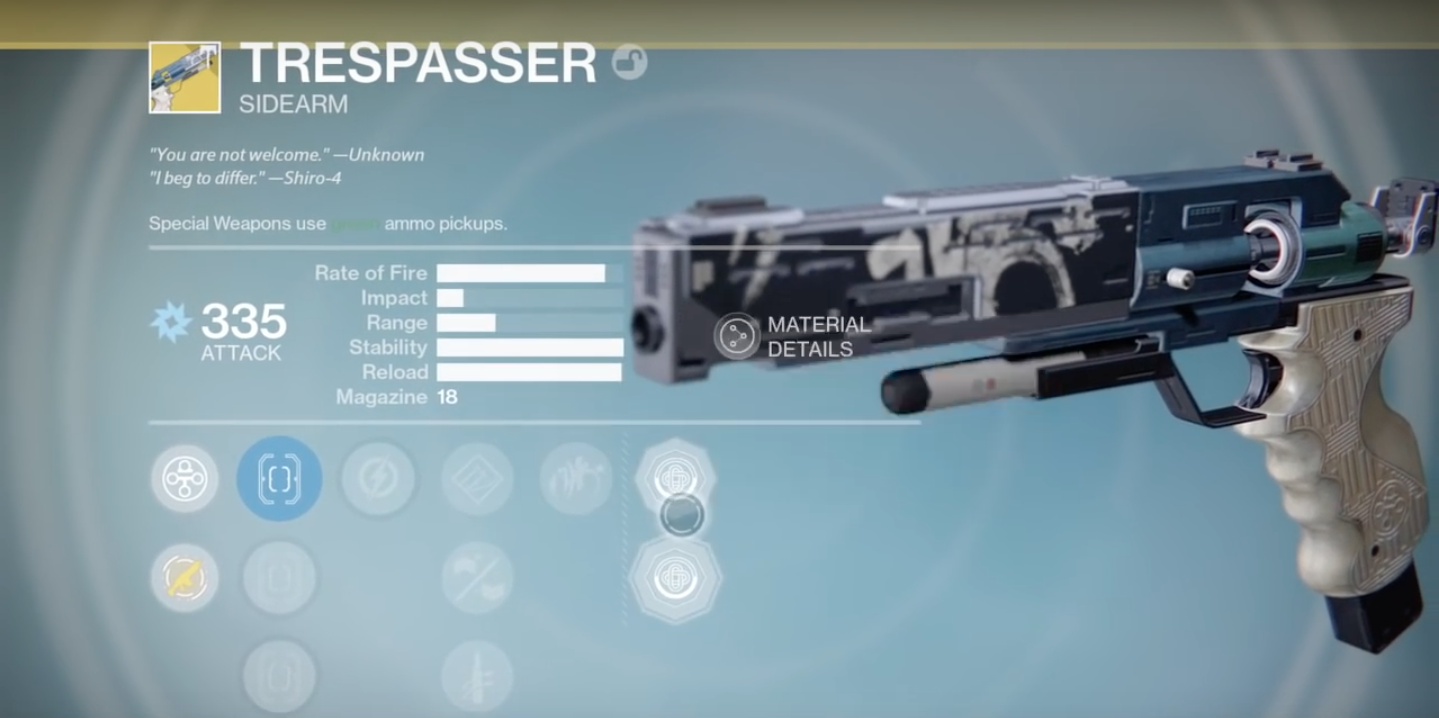Viewport: 1439px width, 718px height.
Task: Select the highlighted blue bracket perk node
Action: coord(279,479)
